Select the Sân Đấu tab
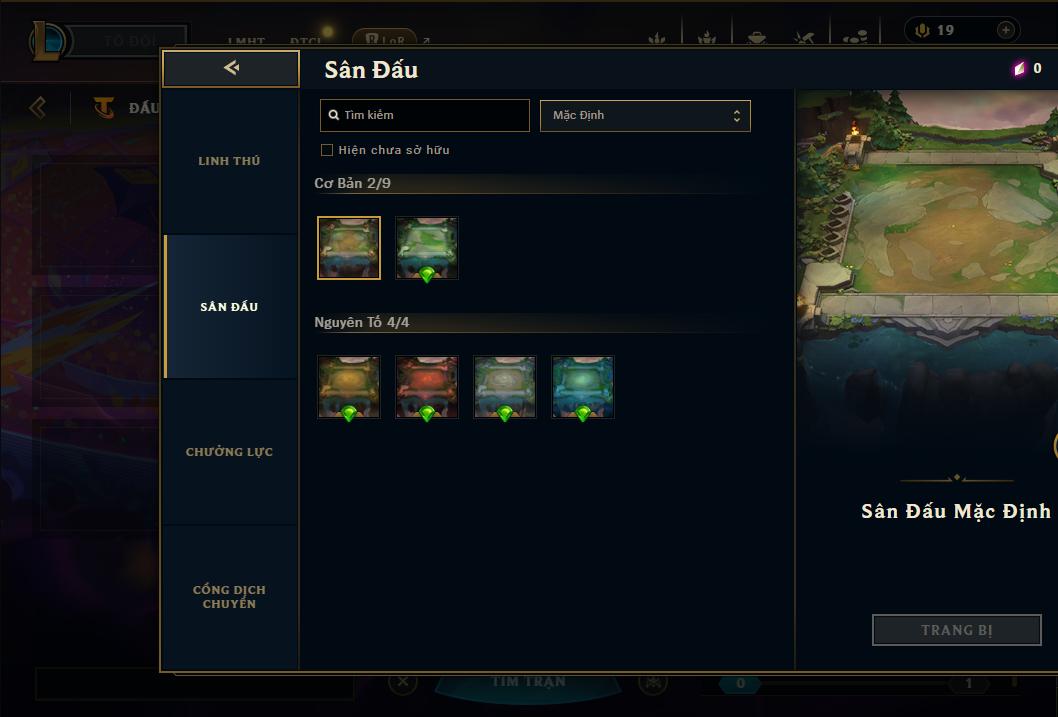Viewport: 1058px width, 717px height. (229, 307)
